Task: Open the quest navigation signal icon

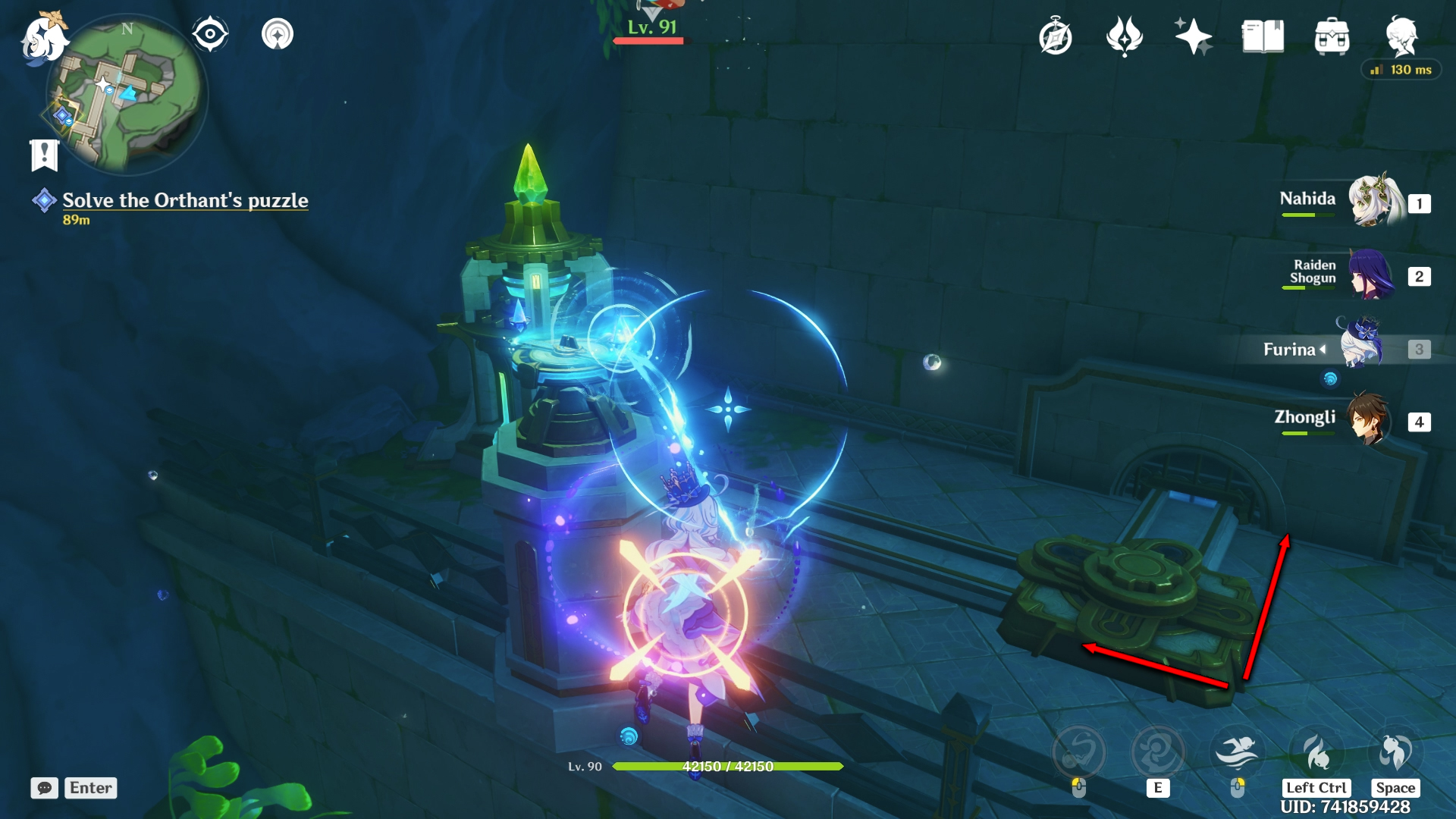Action: coord(278,34)
